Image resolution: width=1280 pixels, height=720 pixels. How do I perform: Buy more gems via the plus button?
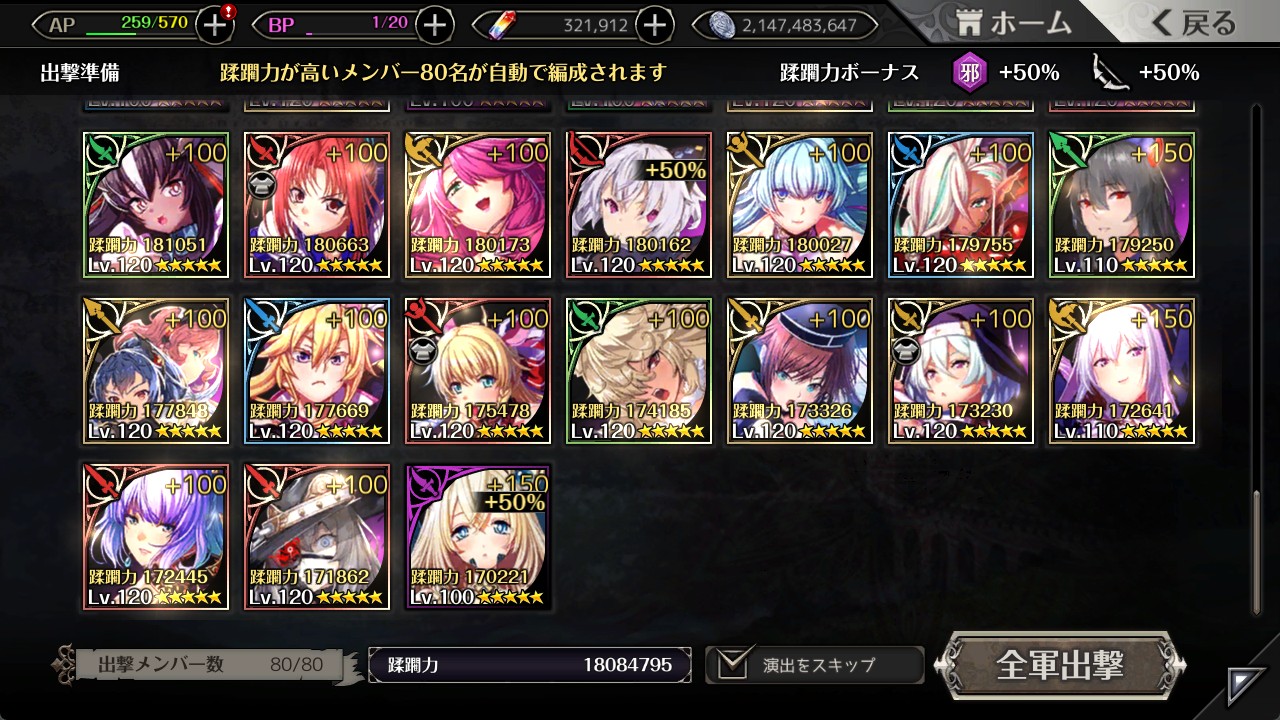pos(654,25)
